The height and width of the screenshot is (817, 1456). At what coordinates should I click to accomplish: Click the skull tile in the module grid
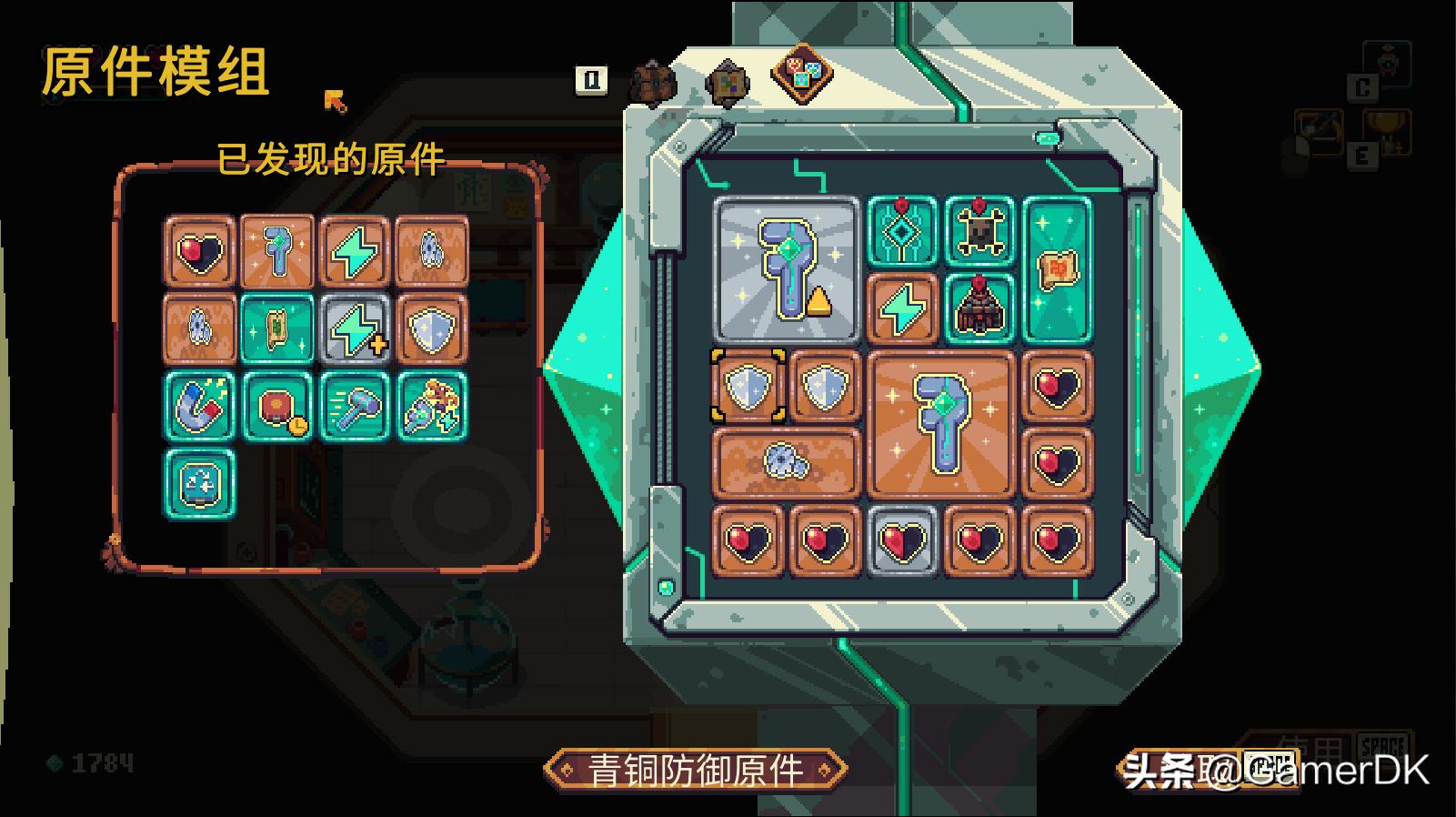coord(979,231)
